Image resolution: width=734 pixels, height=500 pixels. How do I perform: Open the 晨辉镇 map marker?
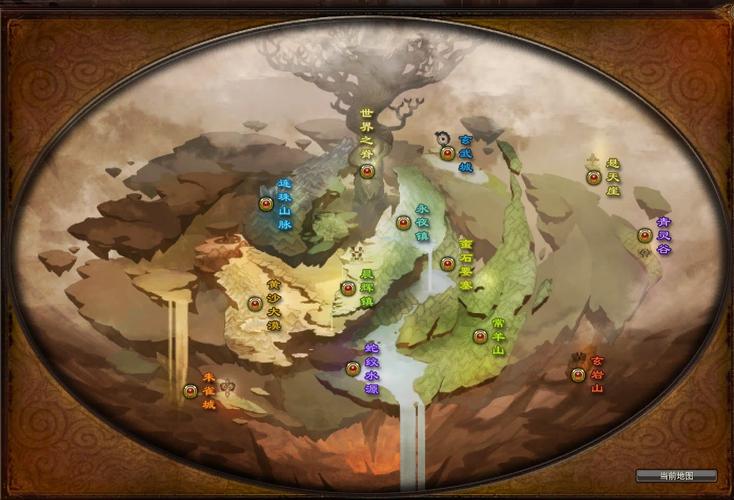click(x=347, y=289)
